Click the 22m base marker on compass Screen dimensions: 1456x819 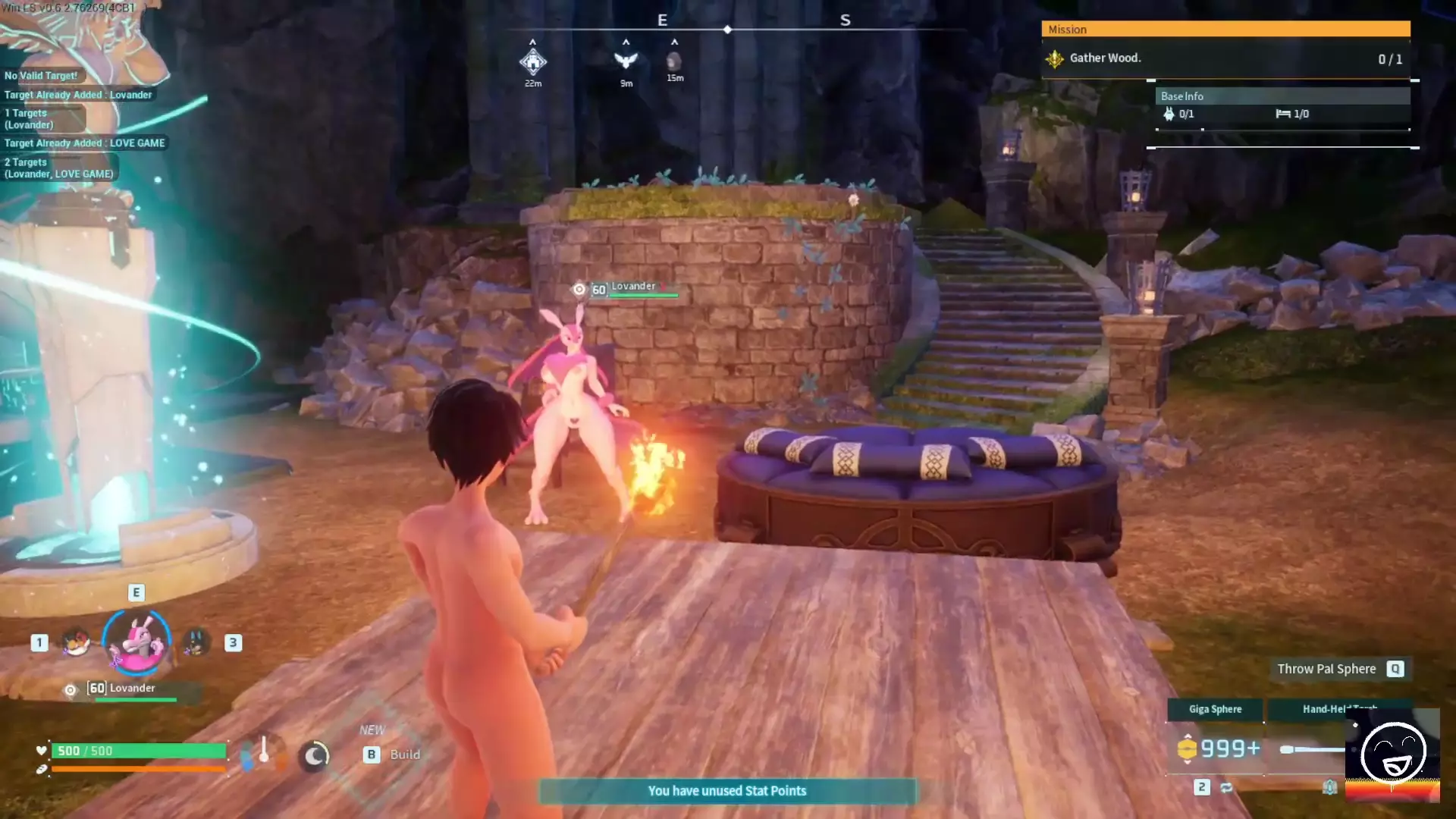click(533, 61)
